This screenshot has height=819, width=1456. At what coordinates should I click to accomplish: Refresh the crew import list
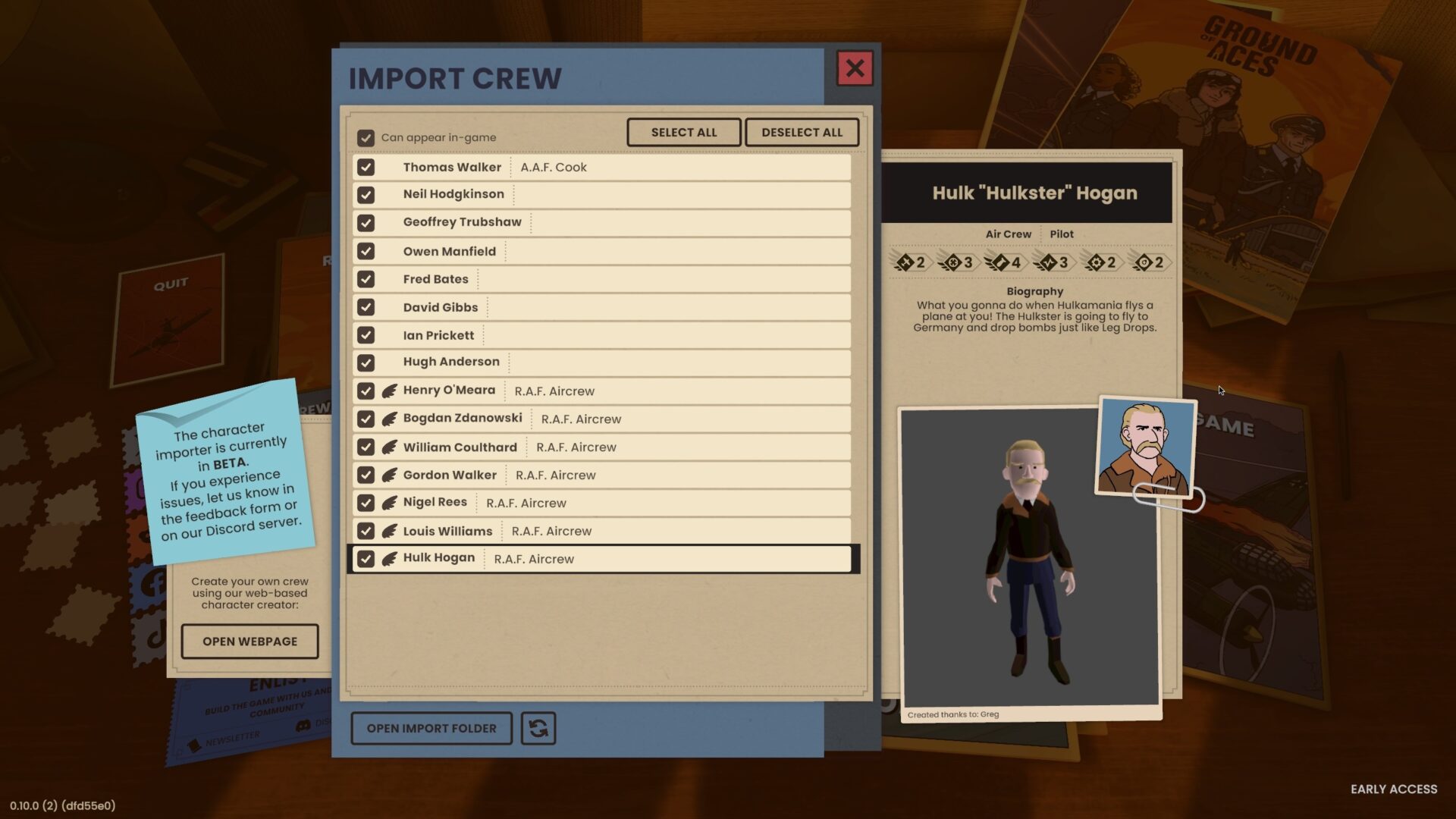point(538,728)
